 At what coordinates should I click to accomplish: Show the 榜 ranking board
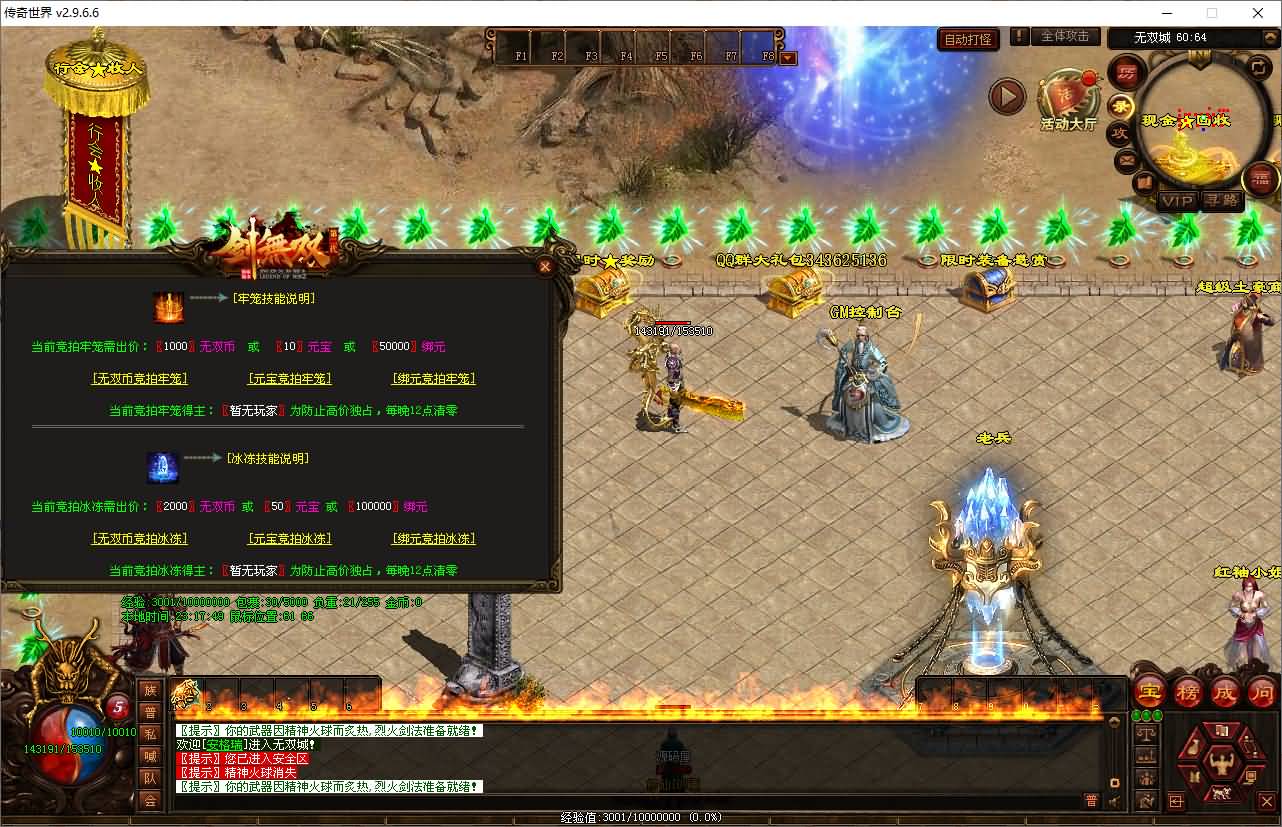1187,691
